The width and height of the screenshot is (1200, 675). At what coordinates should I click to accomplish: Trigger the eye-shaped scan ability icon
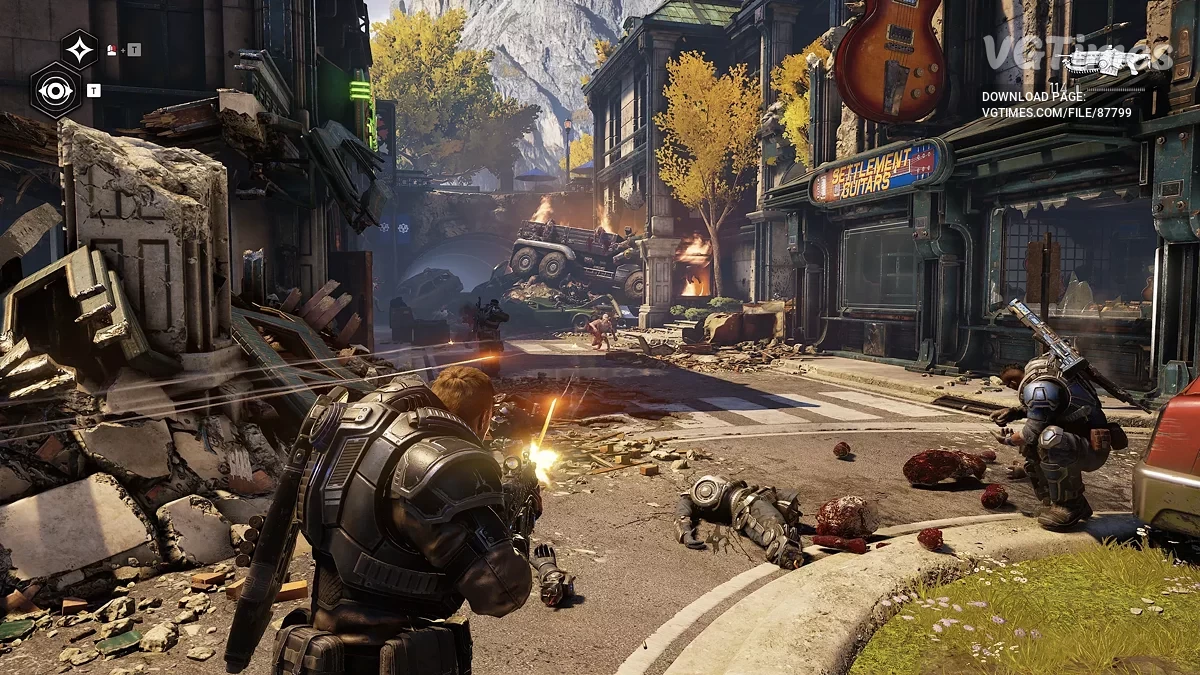point(56,90)
